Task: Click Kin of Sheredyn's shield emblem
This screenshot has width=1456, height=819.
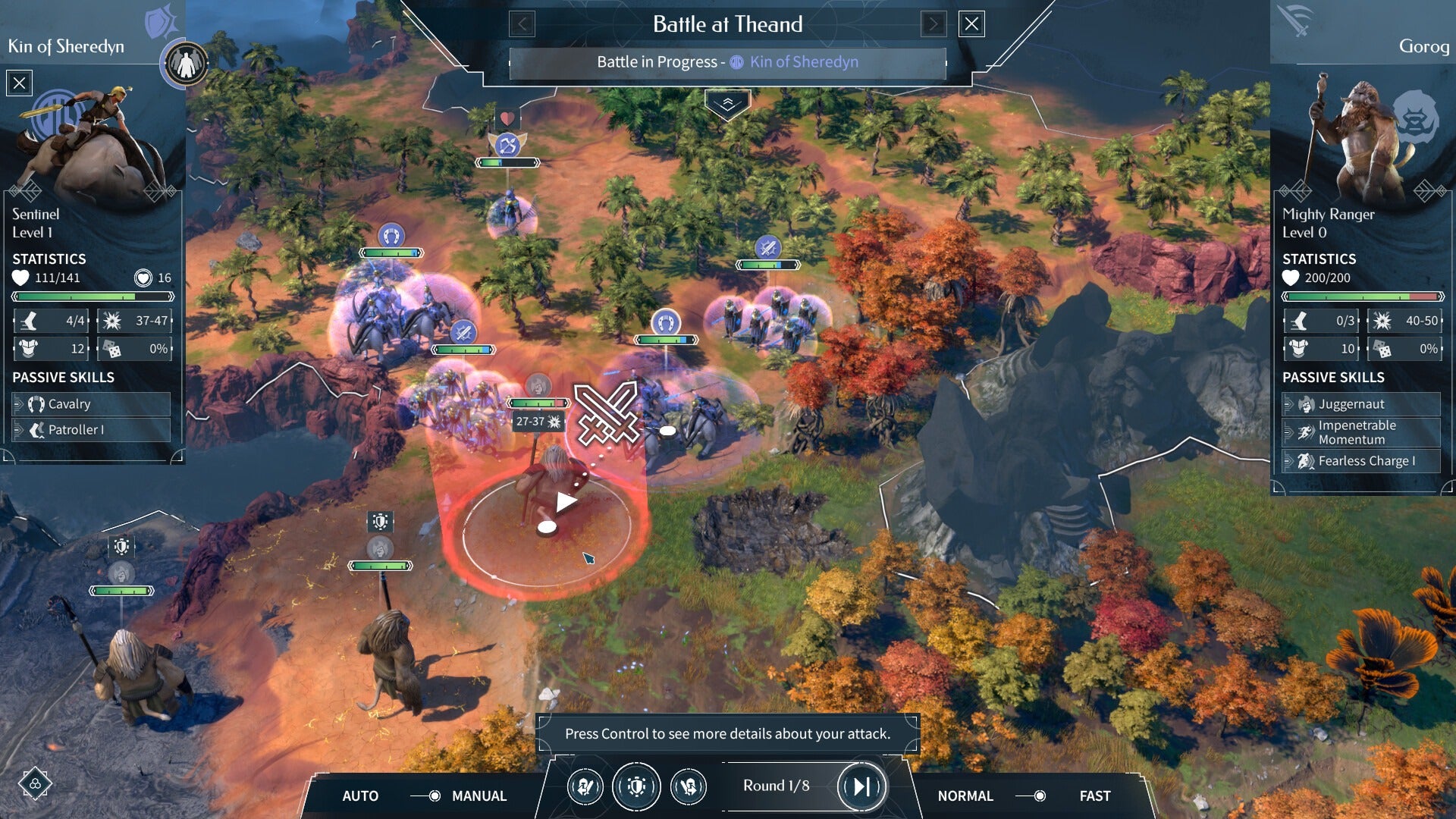Action: (x=161, y=21)
